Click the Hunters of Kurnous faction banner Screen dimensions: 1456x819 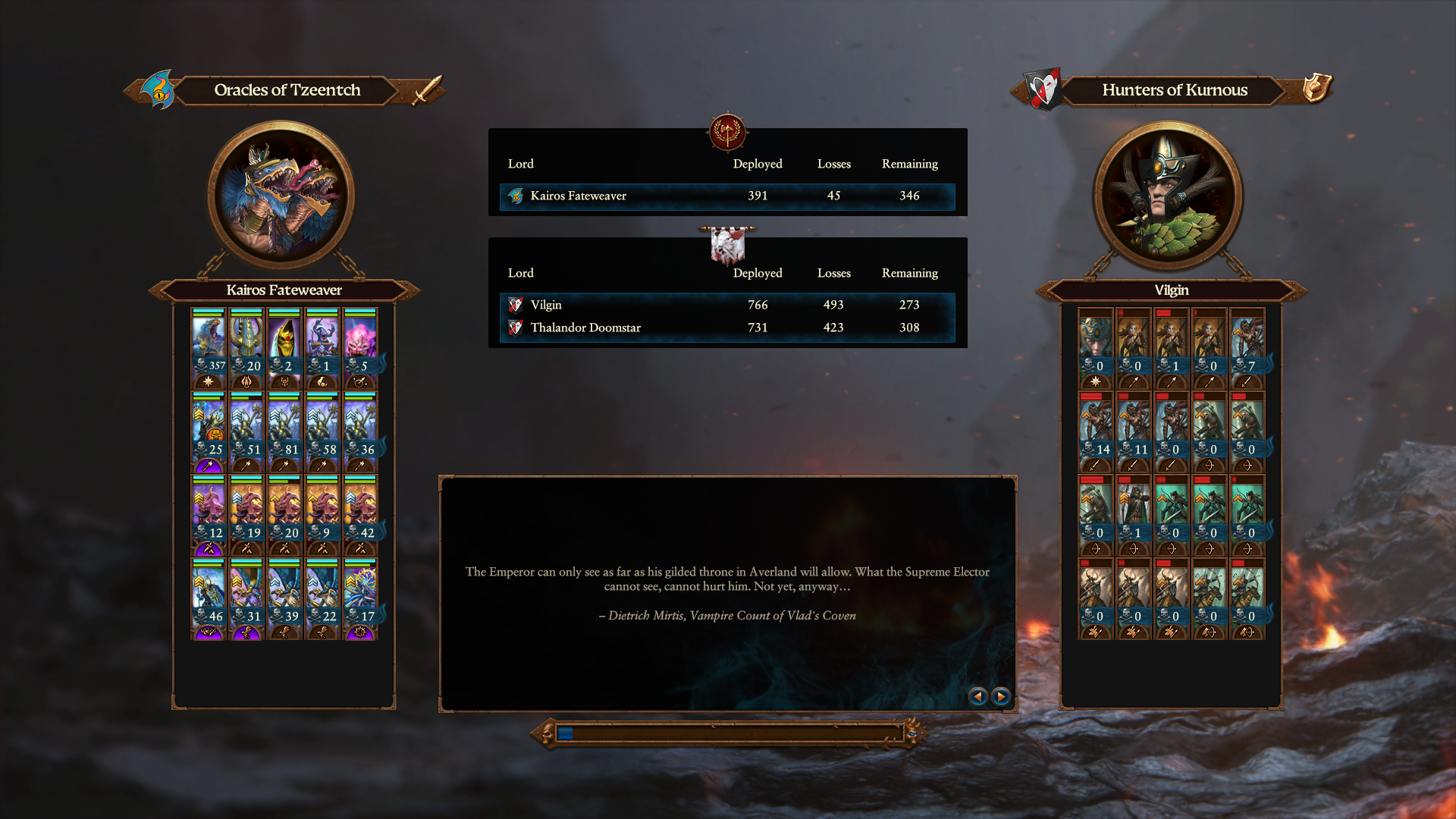1174,90
